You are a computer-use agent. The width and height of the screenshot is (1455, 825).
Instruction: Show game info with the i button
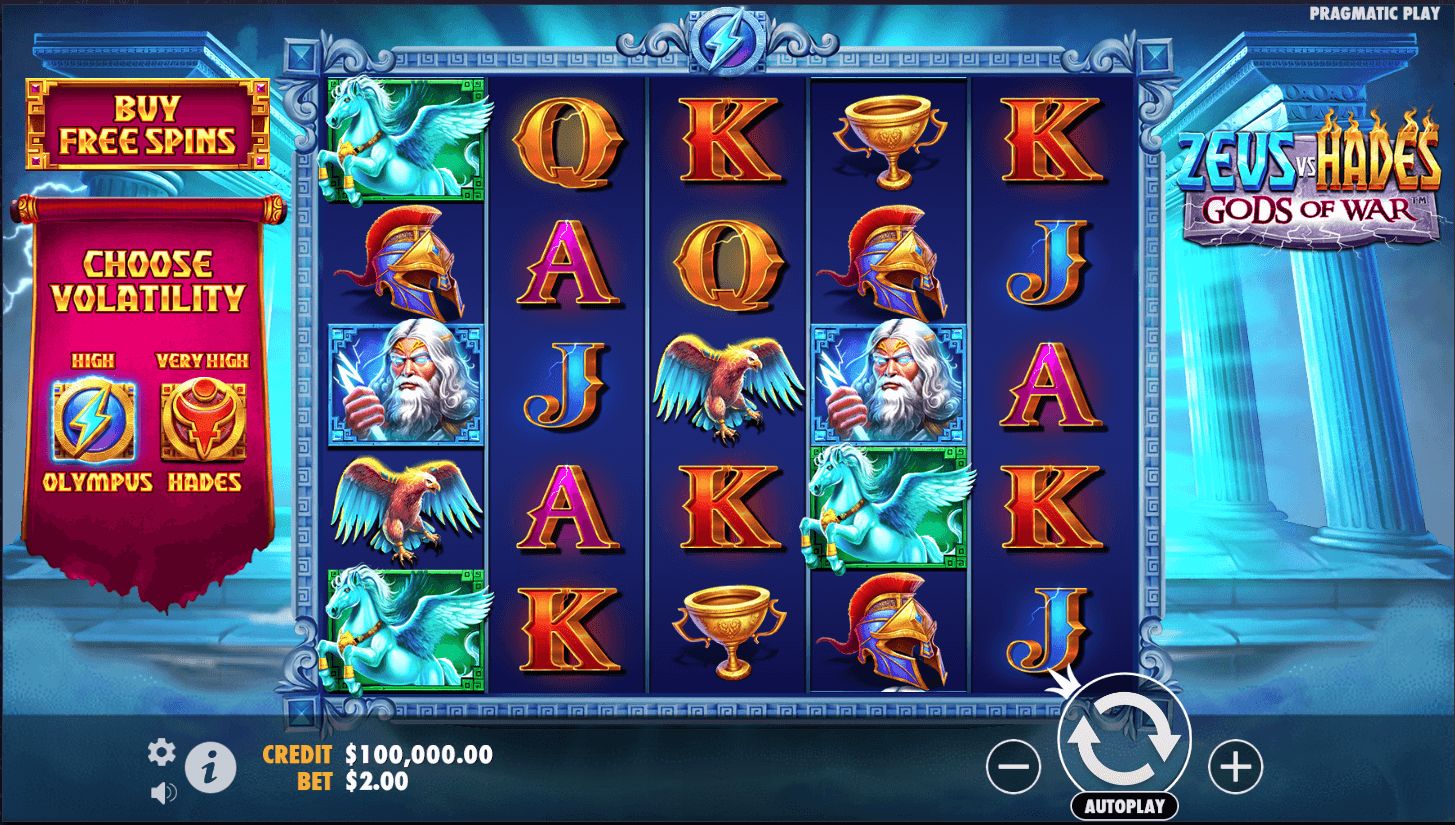tap(212, 769)
